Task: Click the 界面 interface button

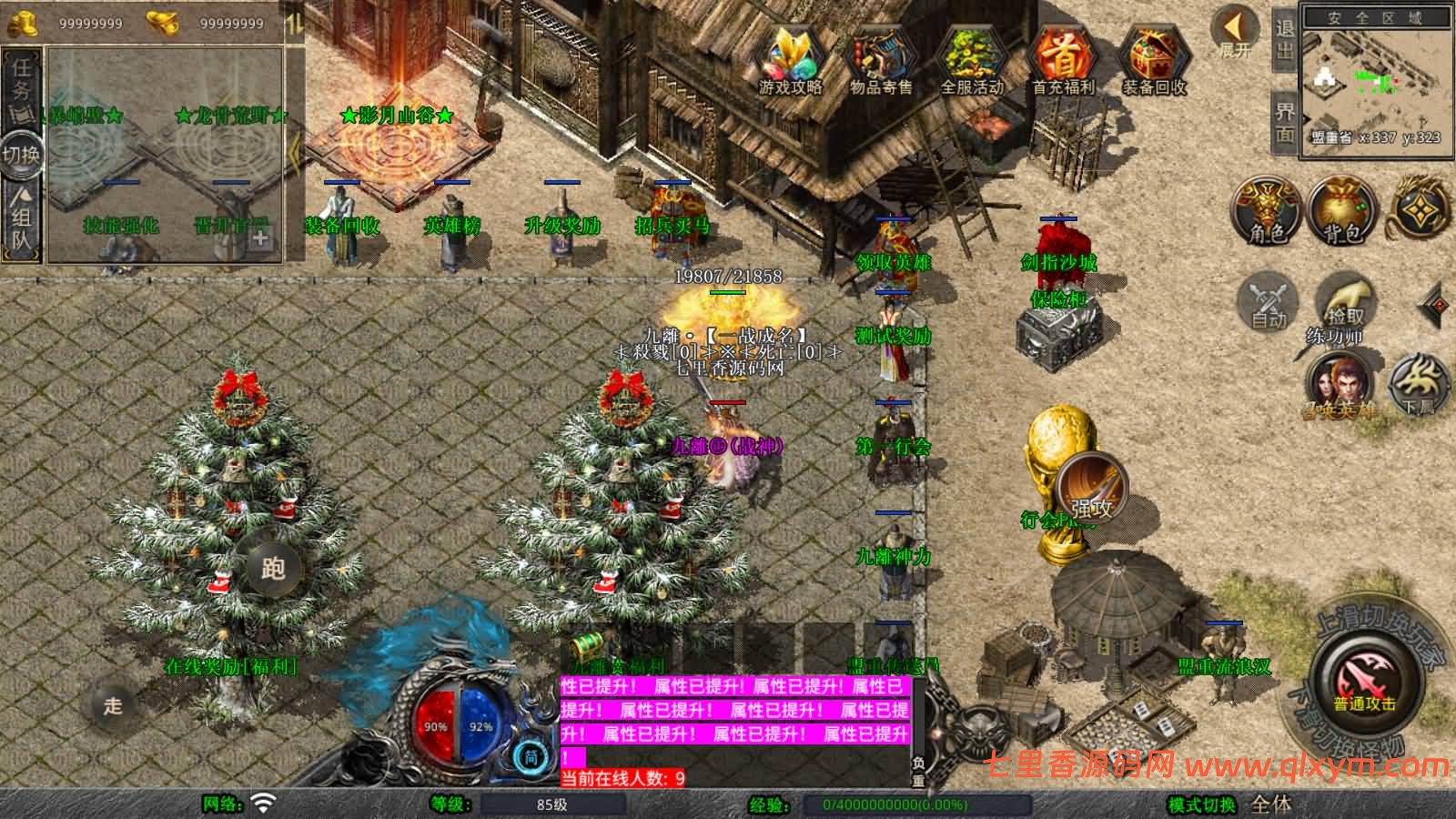Action: (1285, 122)
